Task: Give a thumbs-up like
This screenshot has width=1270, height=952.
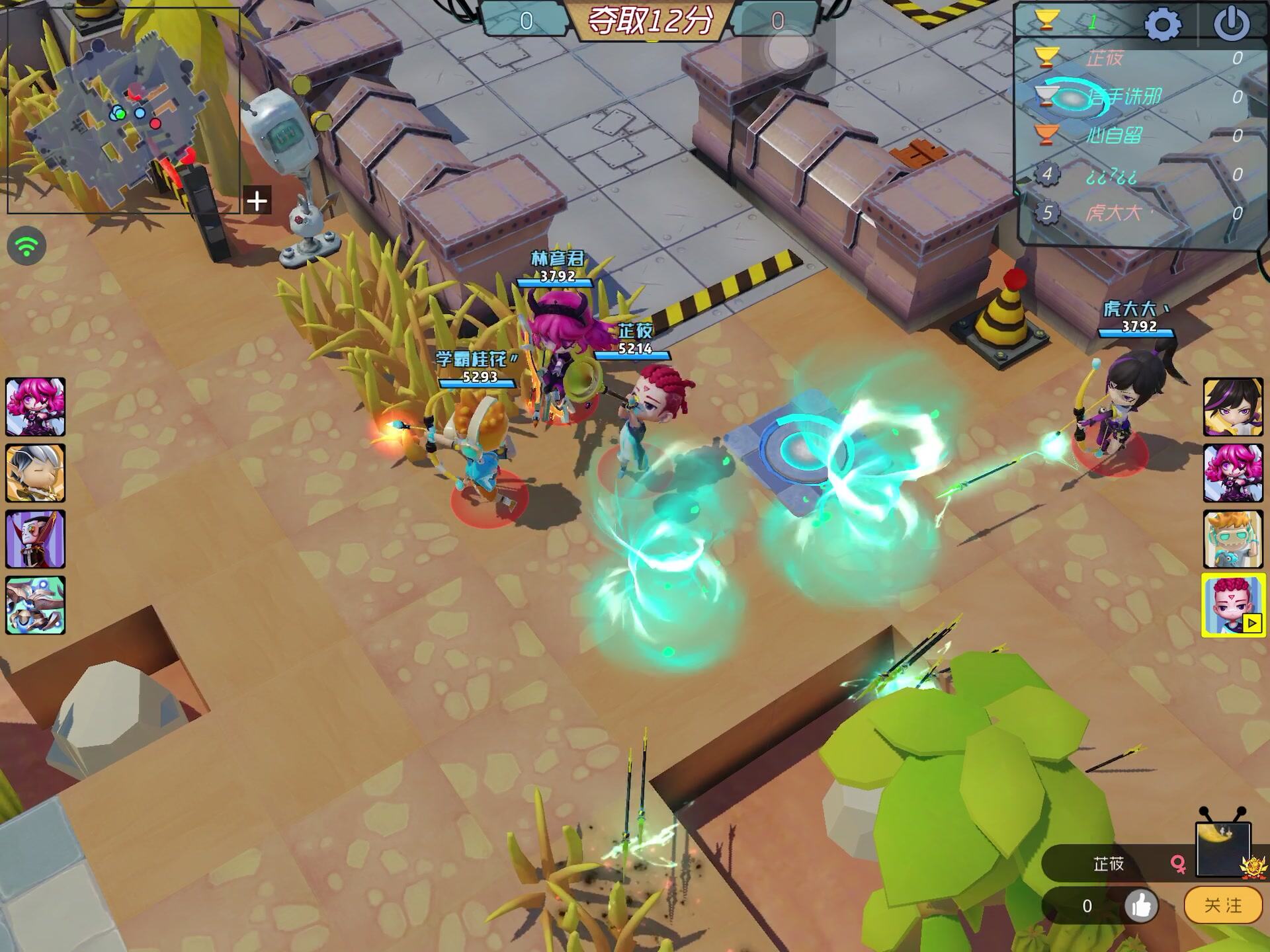Action: click(1141, 906)
